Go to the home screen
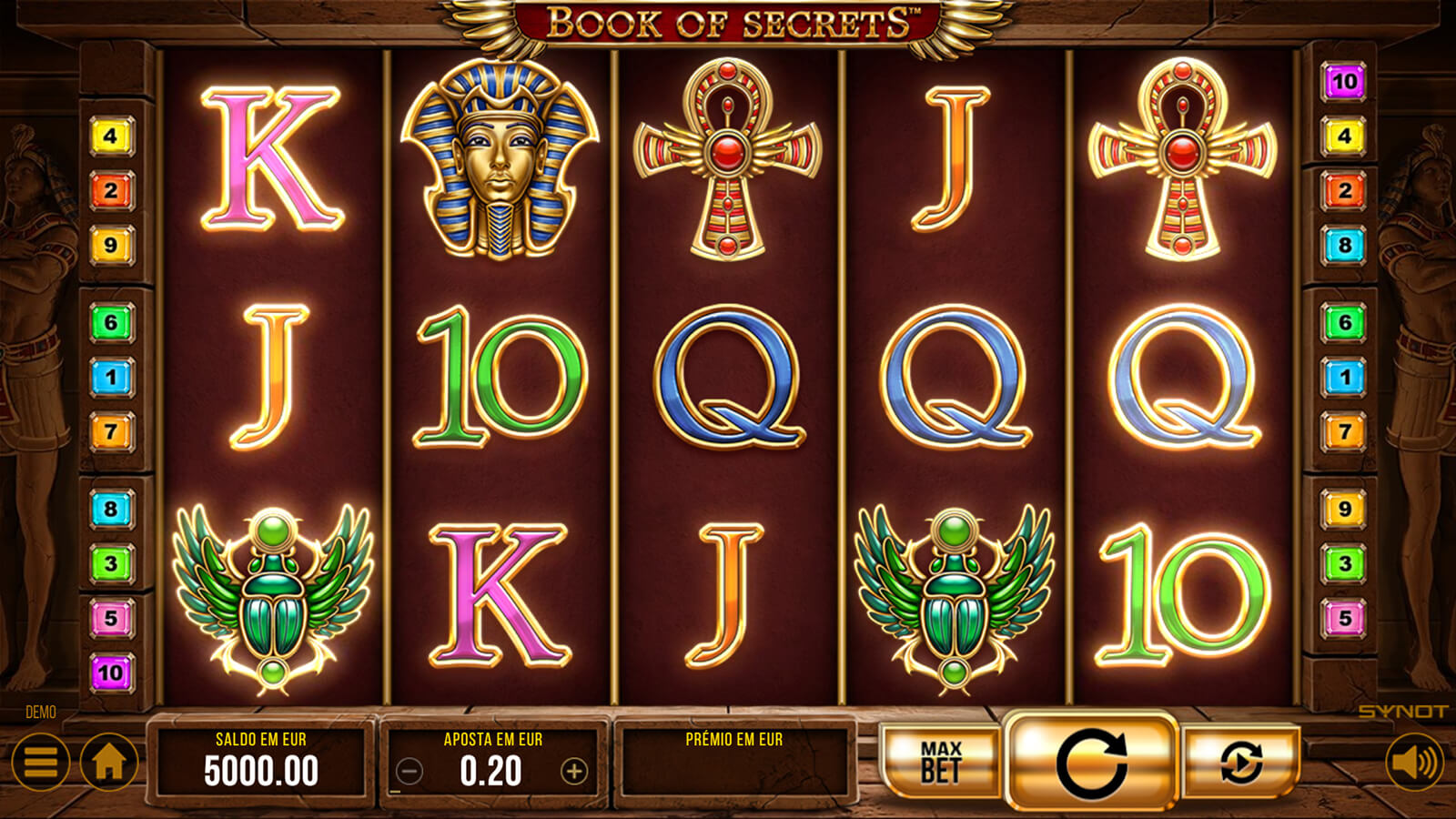Image resolution: width=1456 pixels, height=819 pixels. pos(109,763)
